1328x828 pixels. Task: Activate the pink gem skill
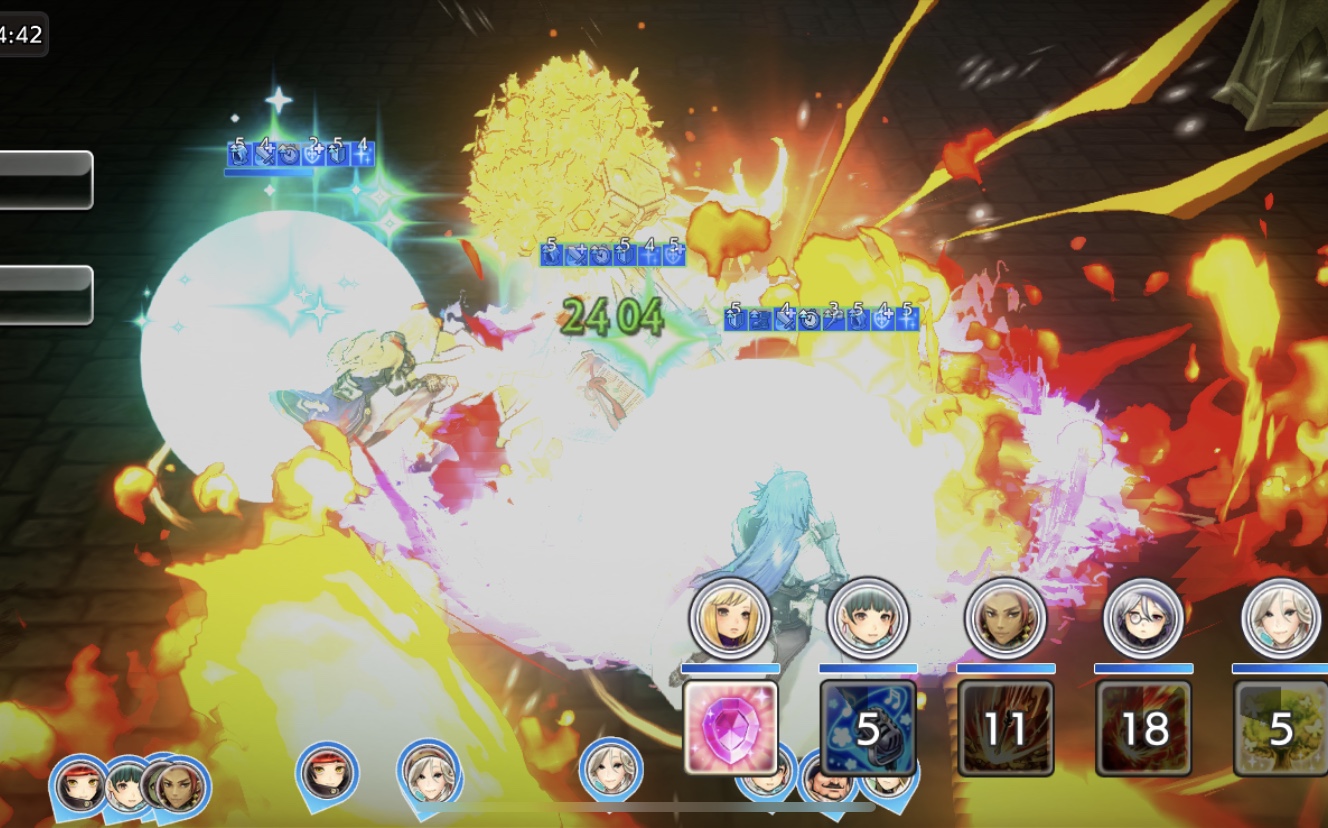point(730,727)
